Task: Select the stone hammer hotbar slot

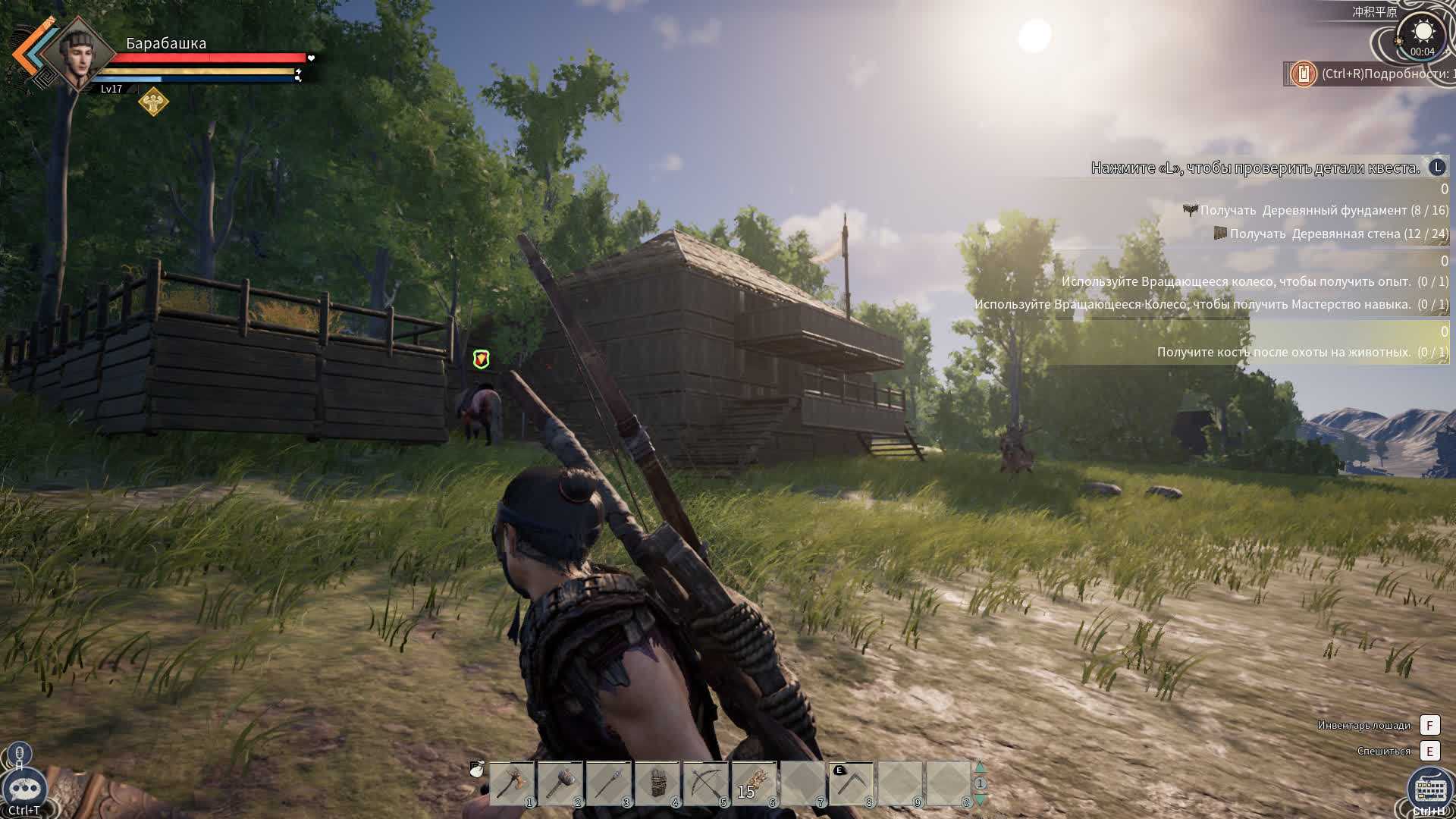Action: 560,783
